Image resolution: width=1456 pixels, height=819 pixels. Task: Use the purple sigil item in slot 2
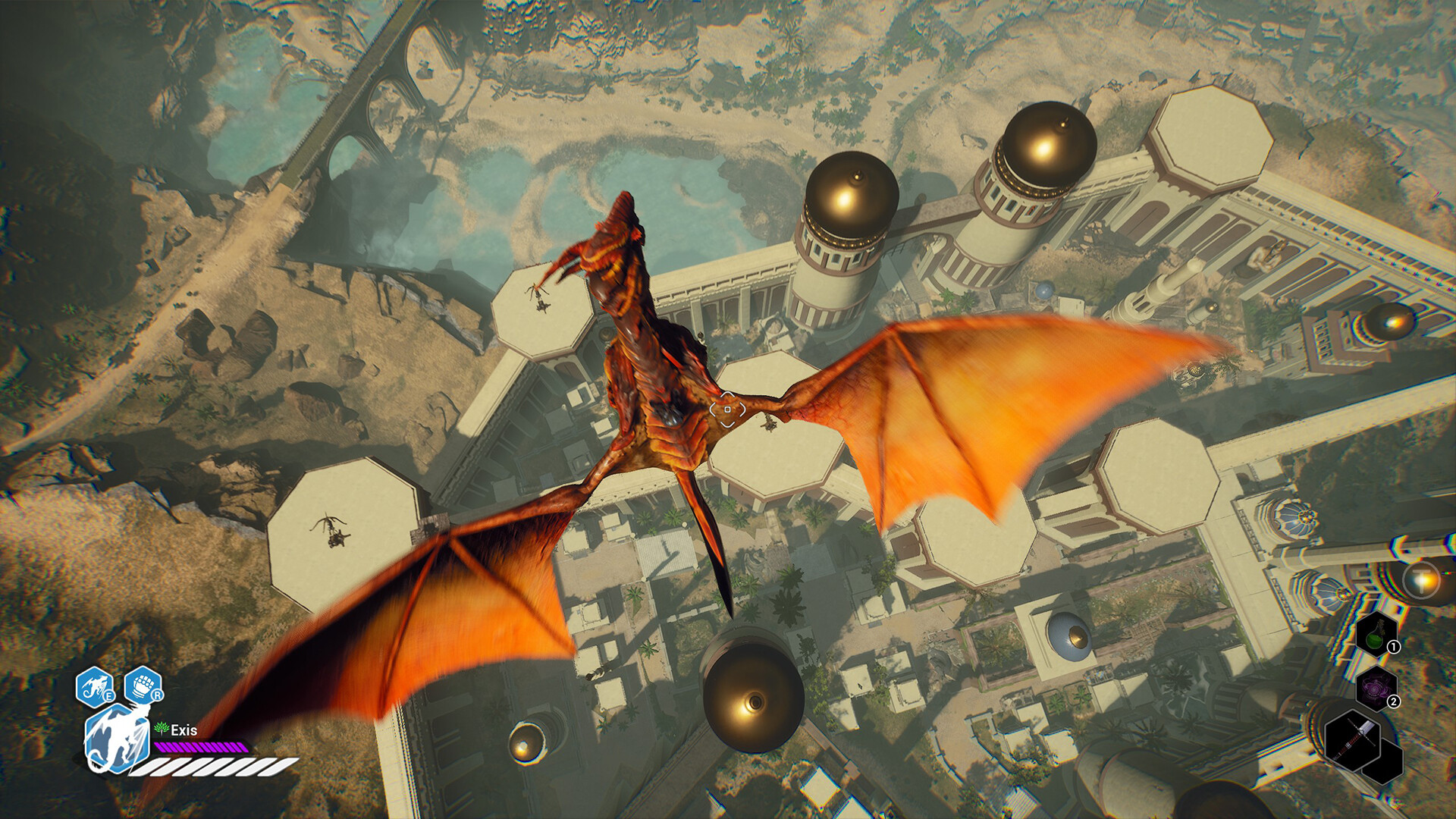(x=1376, y=688)
